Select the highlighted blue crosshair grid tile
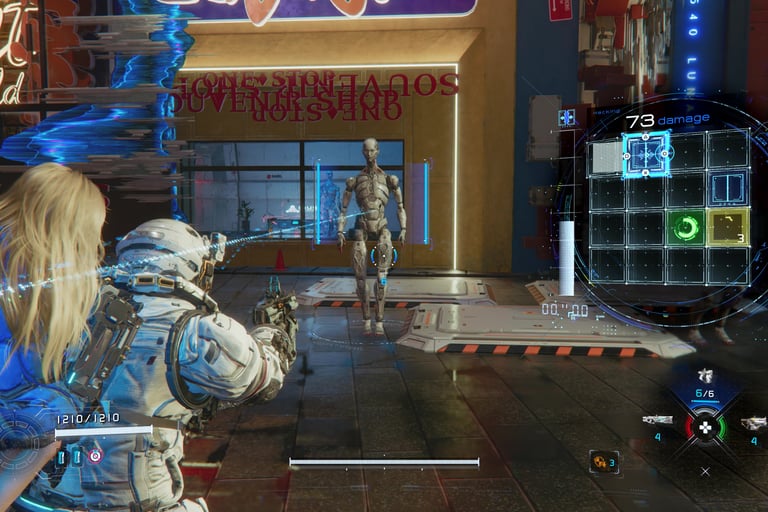This screenshot has height=512, width=768. (x=646, y=153)
